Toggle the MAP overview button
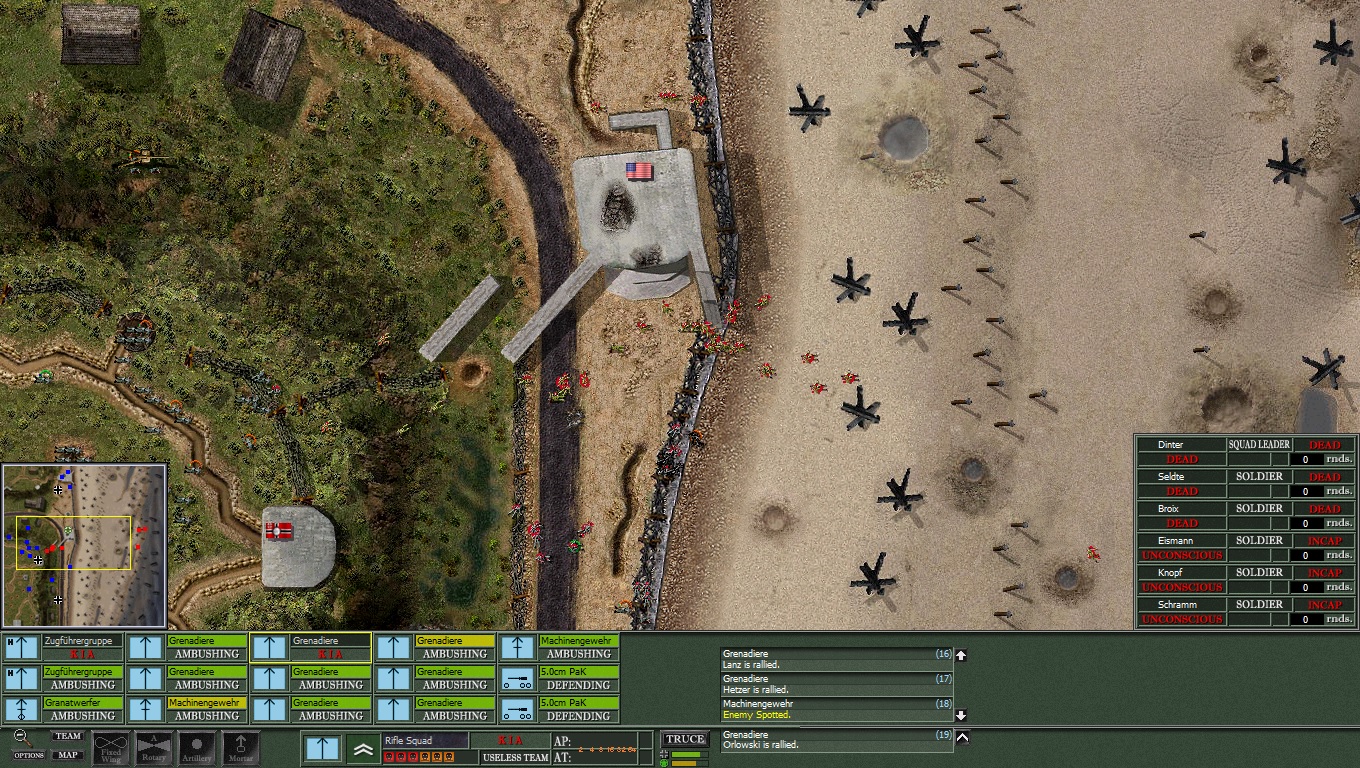Screen dimensions: 1360x768 [x=67, y=755]
